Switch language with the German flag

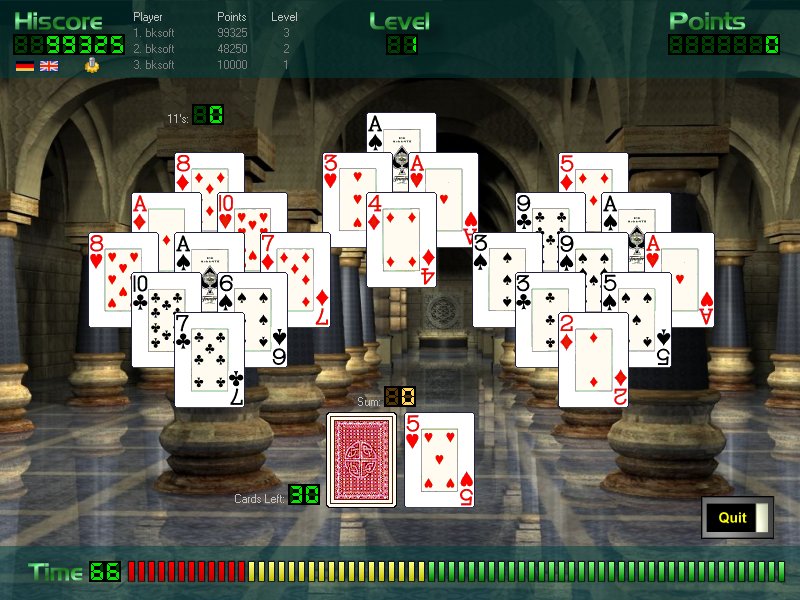tap(24, 66)
